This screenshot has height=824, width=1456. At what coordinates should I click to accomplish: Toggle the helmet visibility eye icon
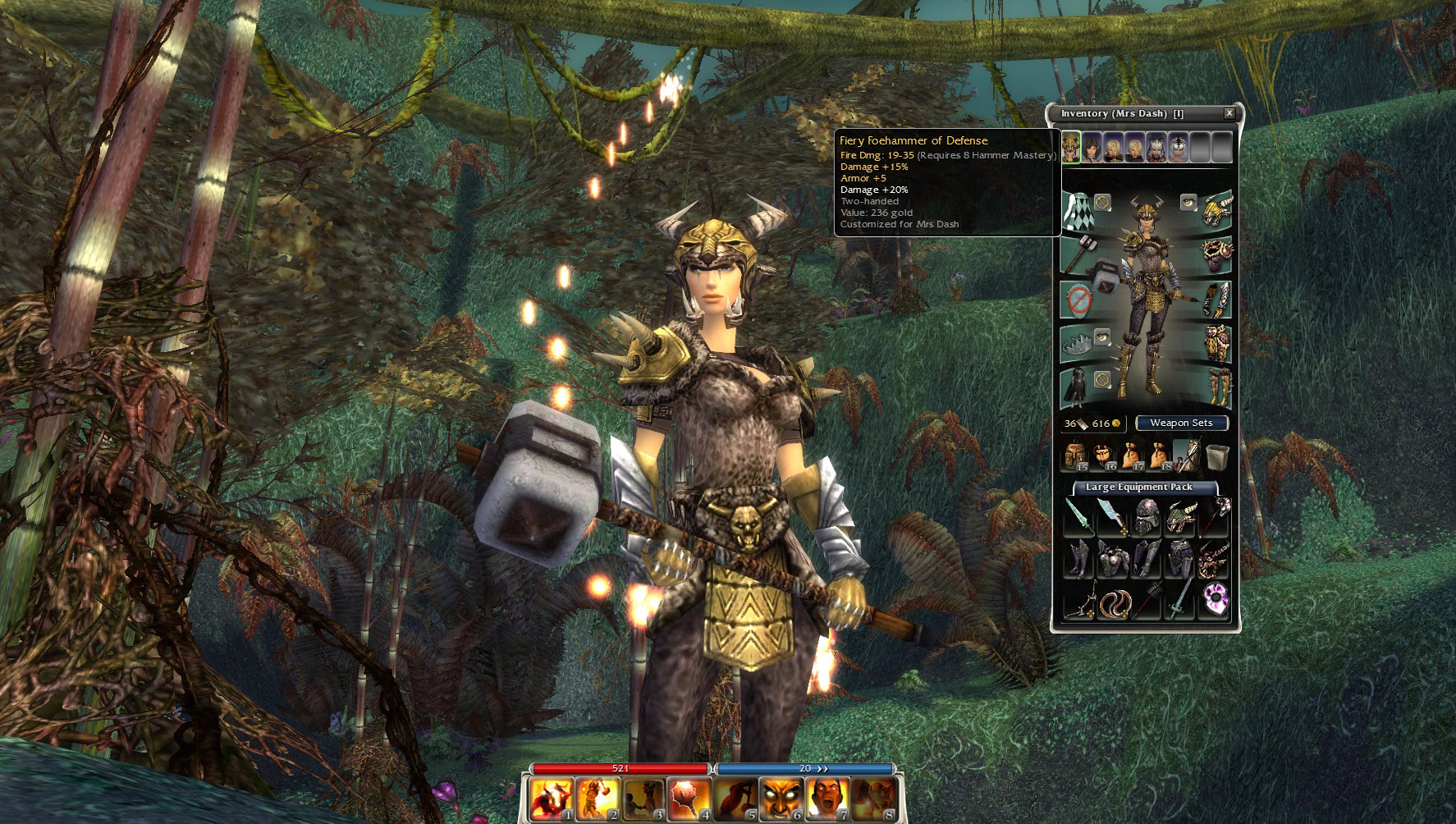coord(1188,201)
